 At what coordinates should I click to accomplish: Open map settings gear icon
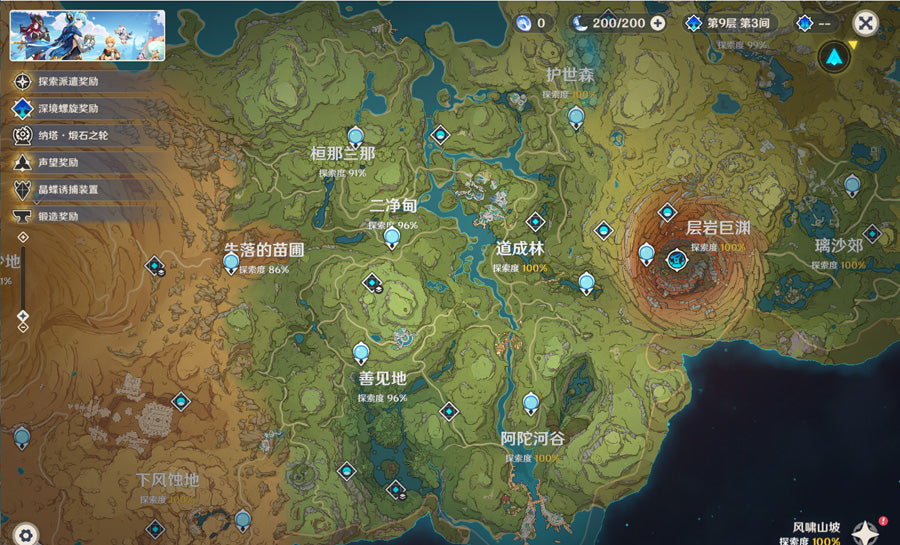point(25,535)
